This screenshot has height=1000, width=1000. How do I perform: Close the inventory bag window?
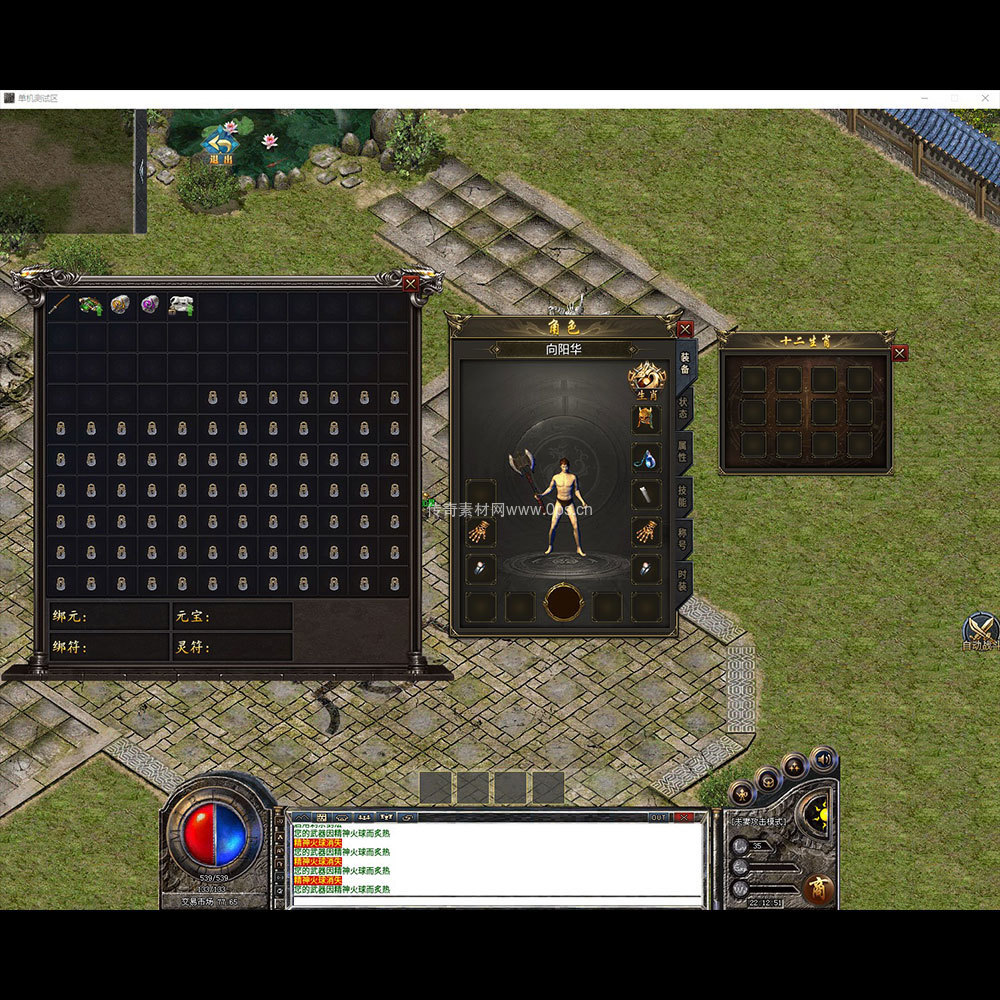pyautogui.click(x=410, y=284)
